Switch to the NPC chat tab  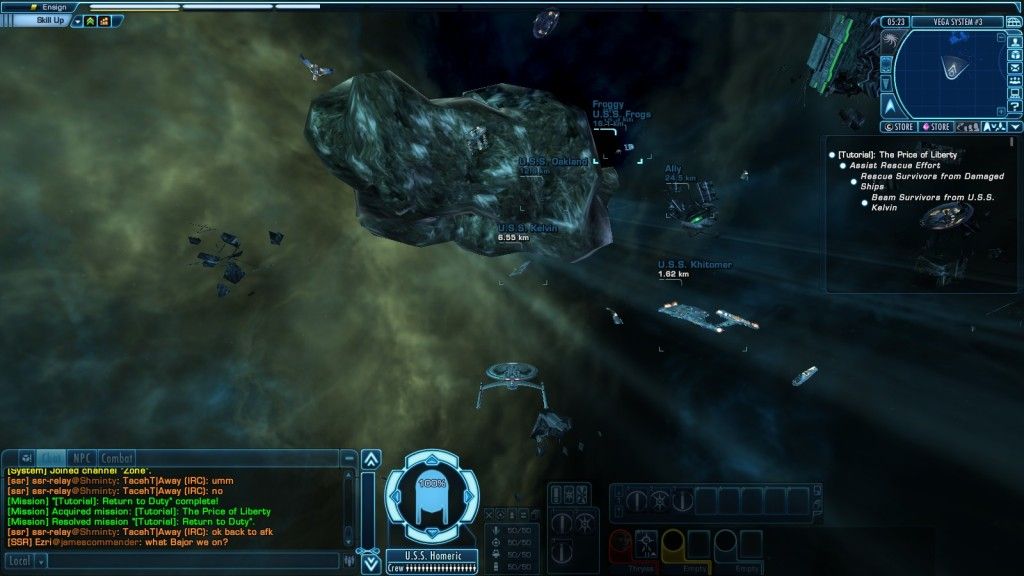pos(82,458)
